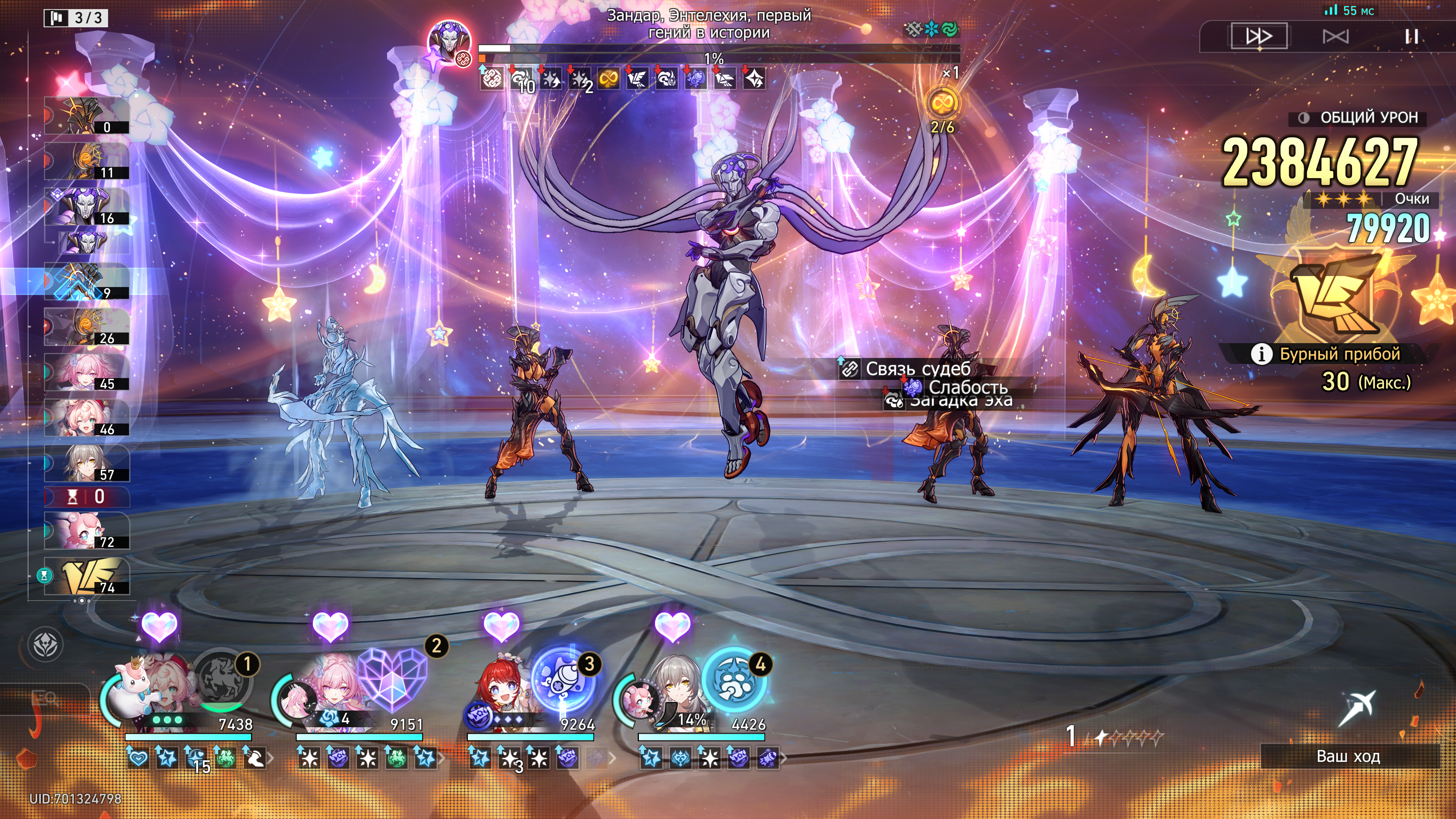
Task: Select the pink-haired turn-order portrait numbered 45
Action: pos(87,372)
